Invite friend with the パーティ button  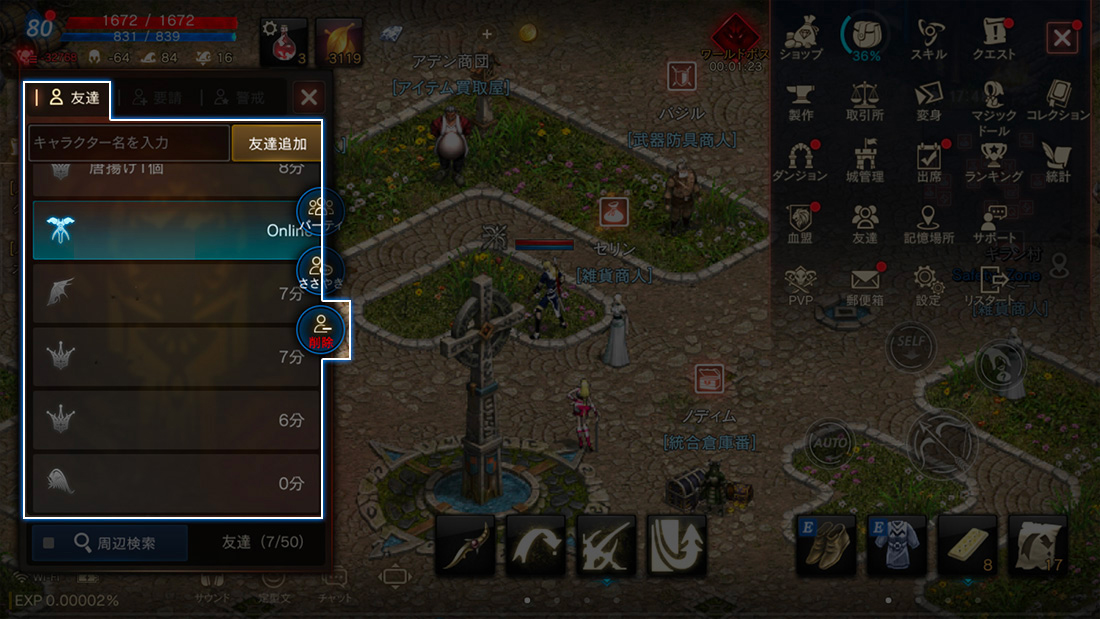coord(321,212)
